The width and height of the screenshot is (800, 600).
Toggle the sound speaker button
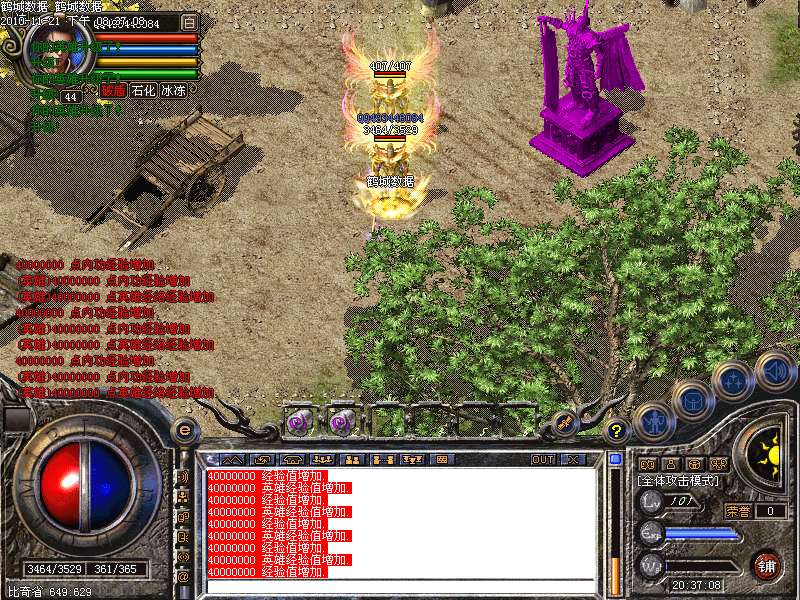tap(775, 370)
